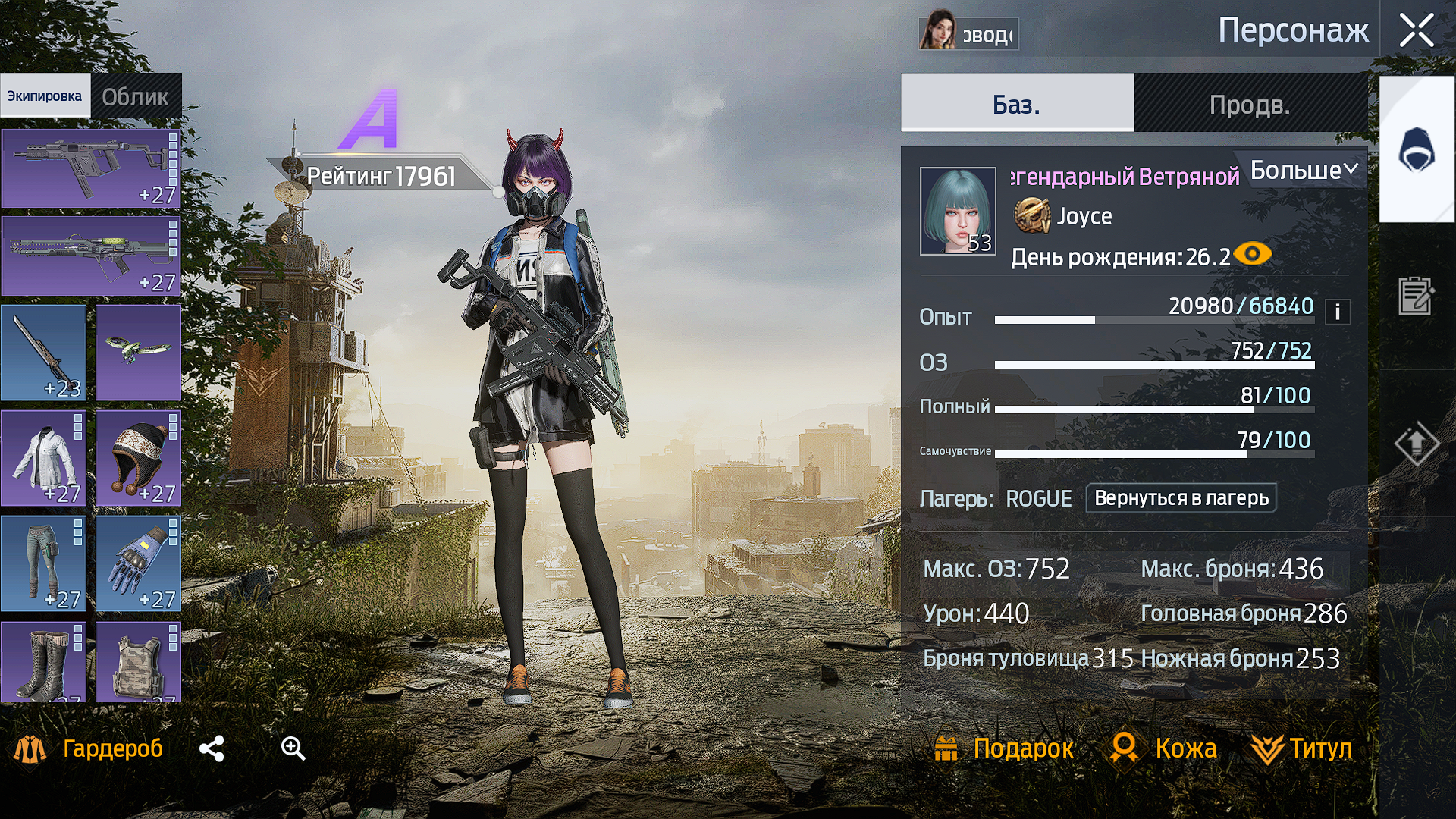Viewport: 1456px width, 819px height.
Task: Expand the Больше dropdown
Action: click(x=1303, y=170)
